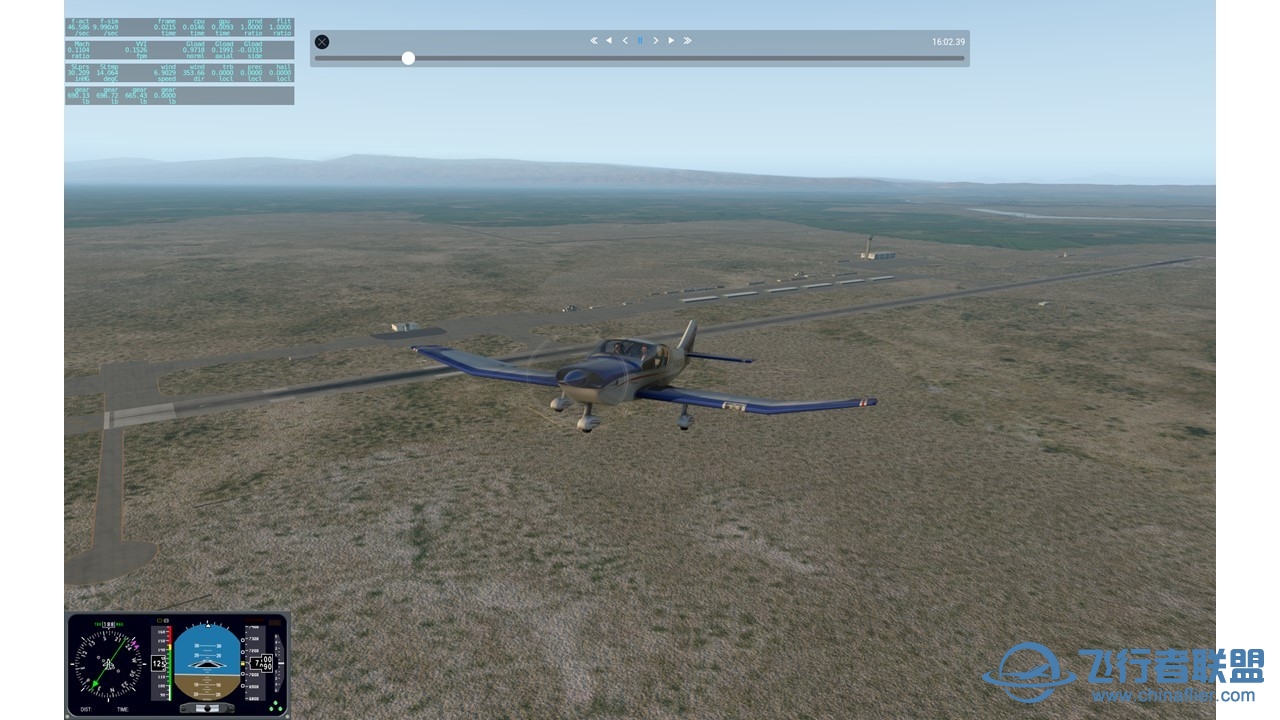Play the replay backward at normal speed

(609, 41)
